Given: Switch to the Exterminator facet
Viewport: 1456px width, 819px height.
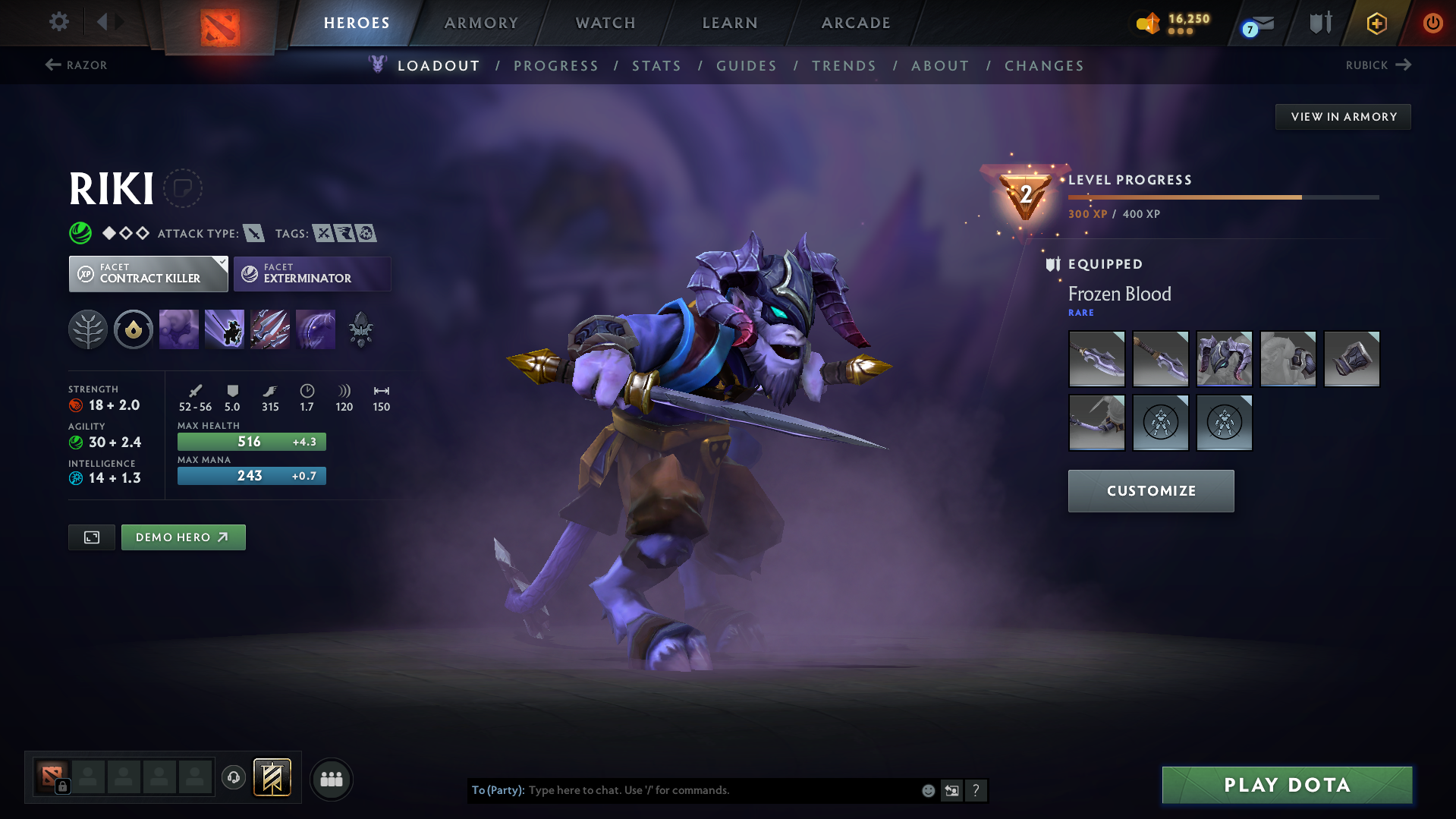Looking at the screenshot, I should coord(311,273).
